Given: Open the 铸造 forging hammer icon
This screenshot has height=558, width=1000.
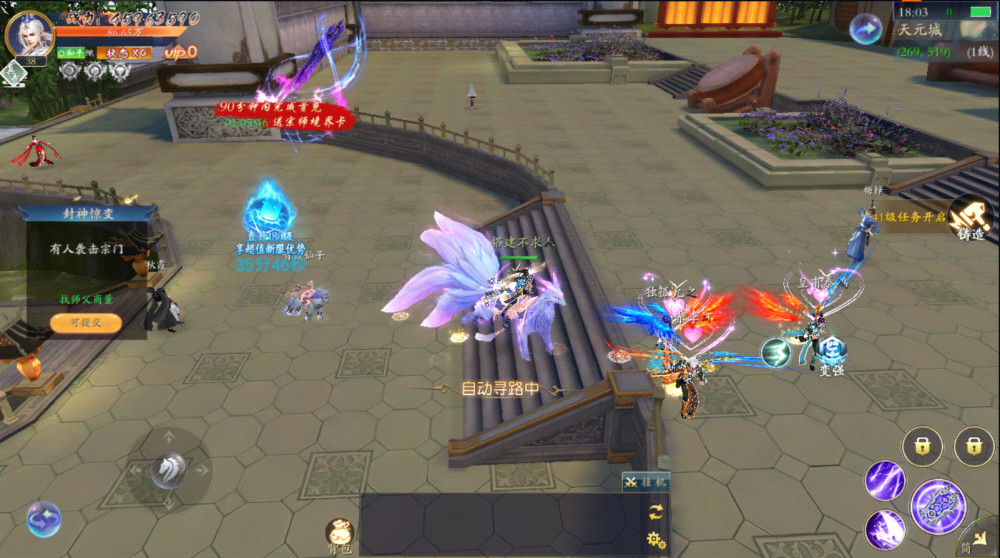Looking at the screenshot, I should coord(967,217).
